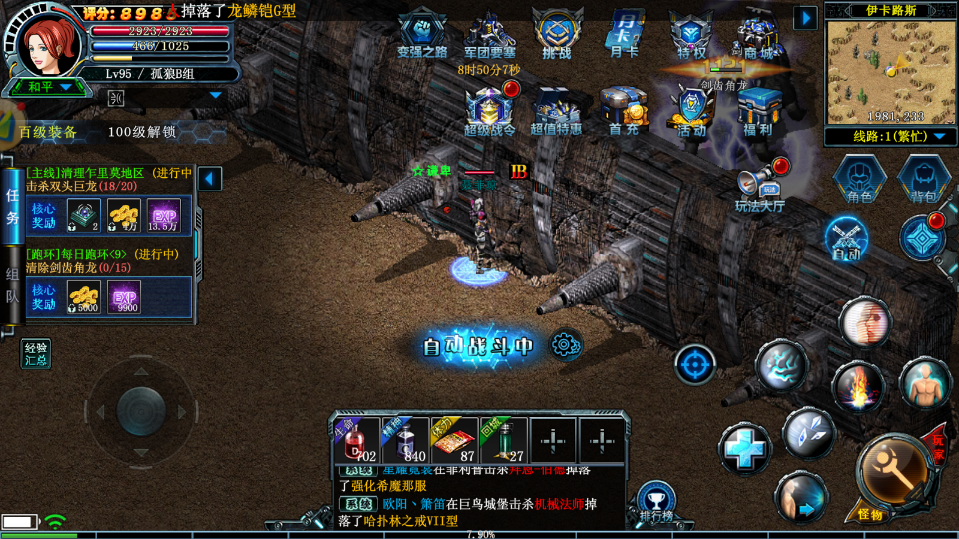Open the 军团要塞 legion fortress event
This screenshot has height=539, width=959.
pyautogui.click(x=489, y=35)
